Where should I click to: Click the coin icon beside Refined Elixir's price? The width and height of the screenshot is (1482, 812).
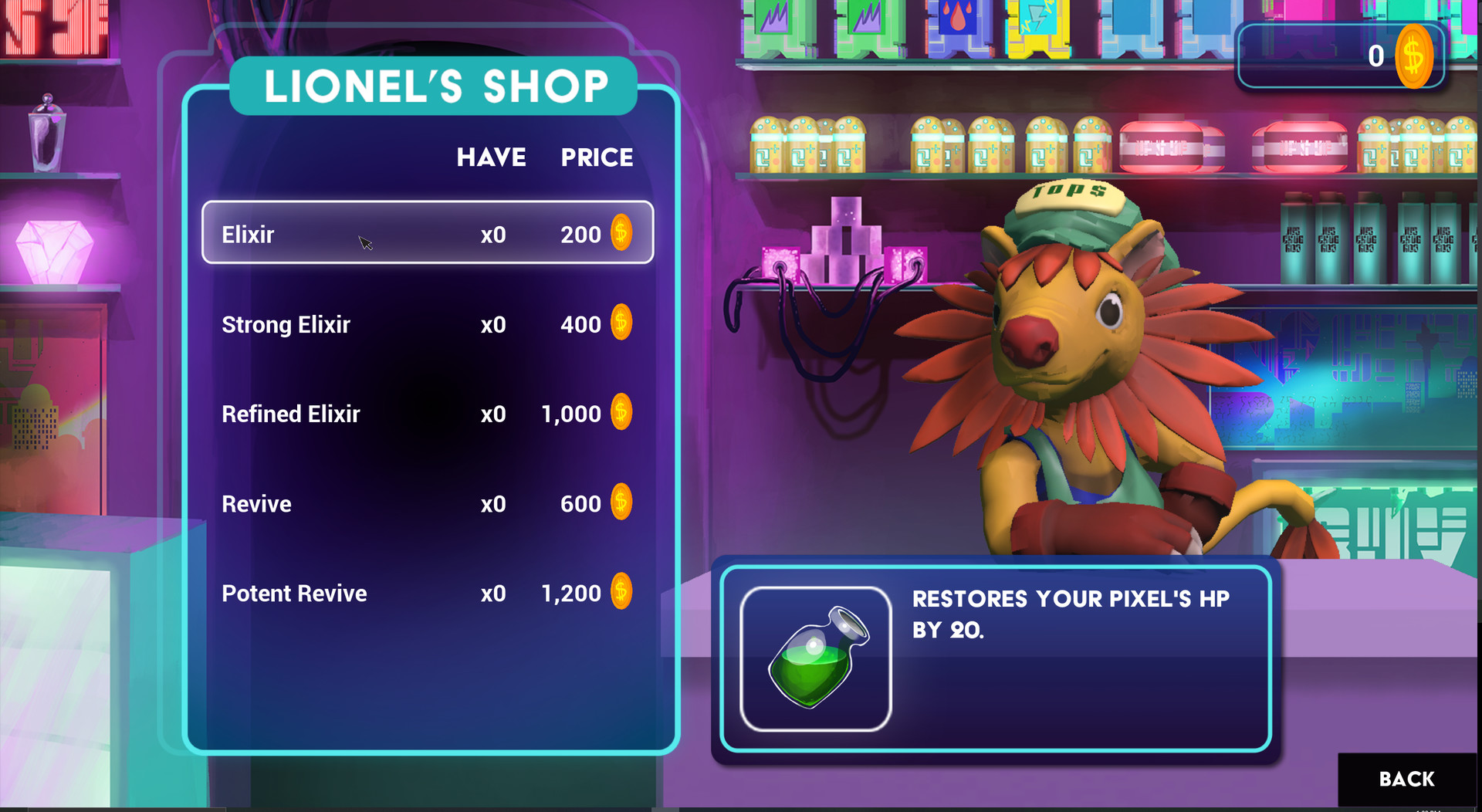point(620,413)
